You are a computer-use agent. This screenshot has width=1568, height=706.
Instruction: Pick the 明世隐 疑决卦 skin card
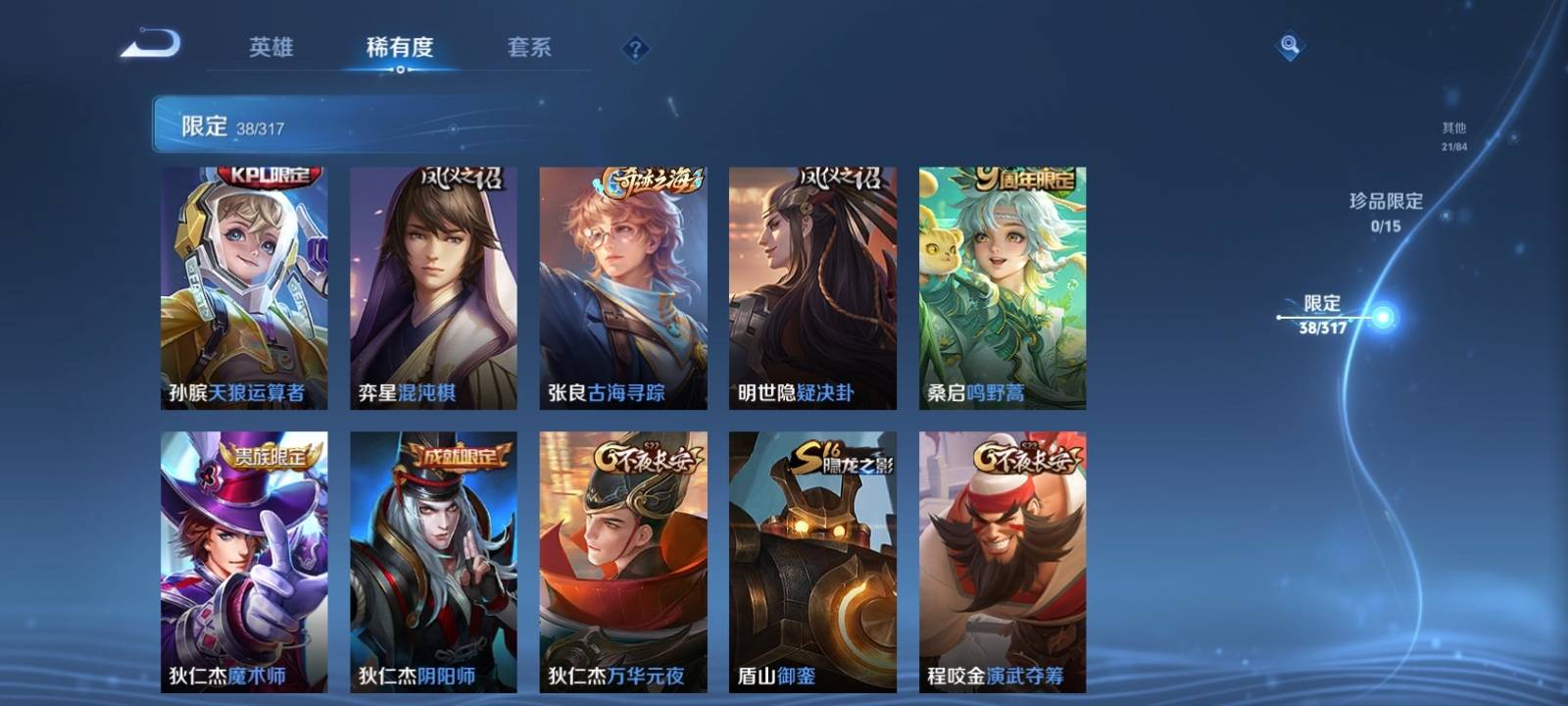point(812,287)
